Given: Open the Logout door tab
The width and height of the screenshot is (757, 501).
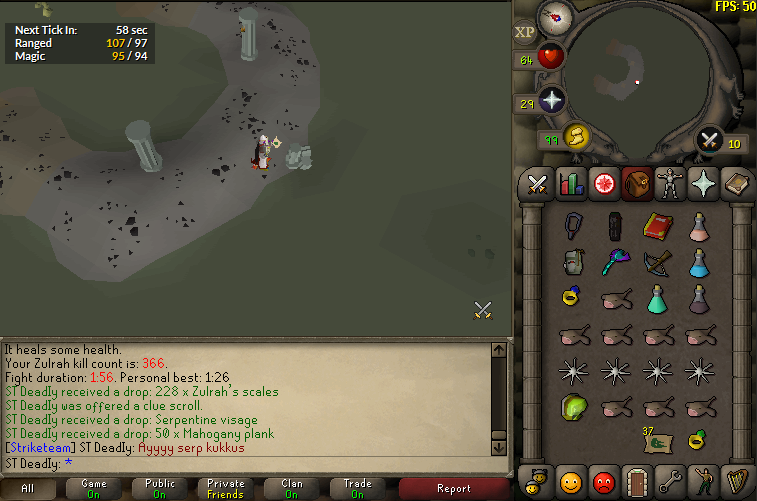Looking at the screenshot, I should coord(636,479).
